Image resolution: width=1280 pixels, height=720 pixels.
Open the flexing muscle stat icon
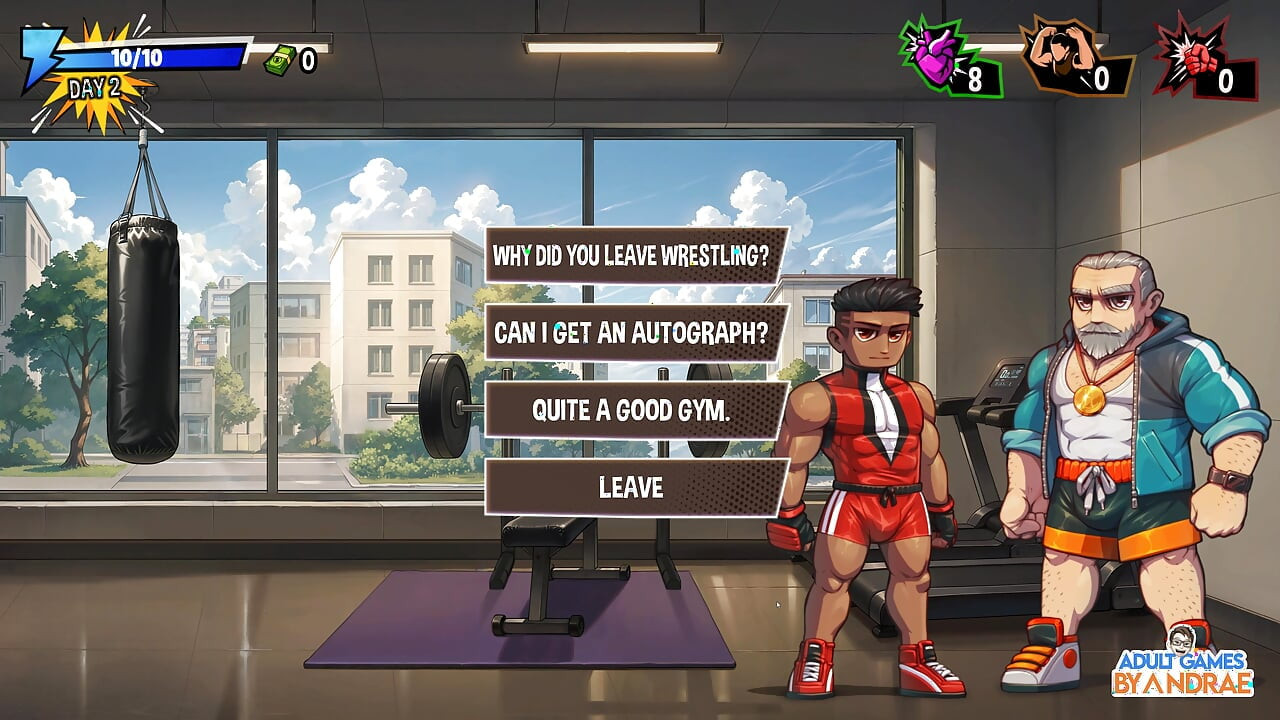coord(1060,57)
